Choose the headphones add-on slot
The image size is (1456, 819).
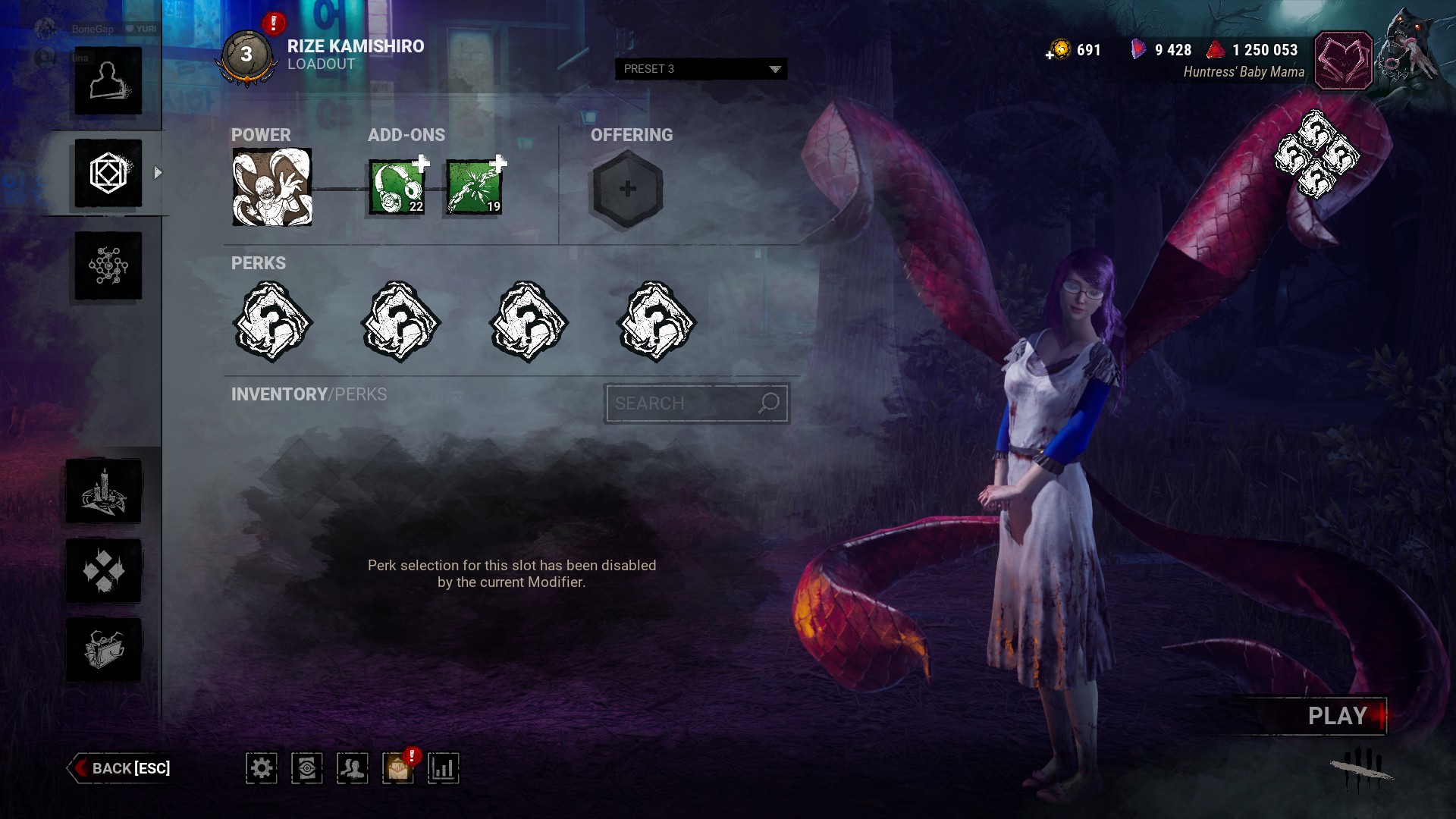pos(397,187)
